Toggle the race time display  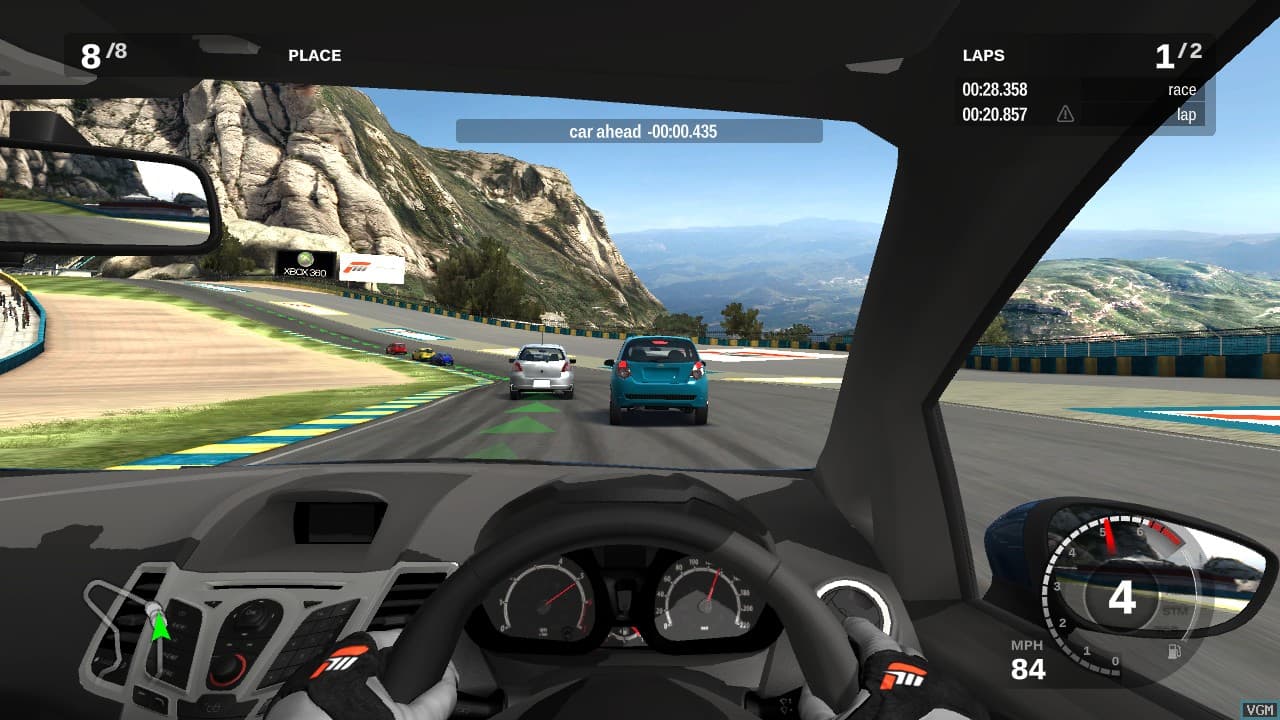[x=995, y=89]
